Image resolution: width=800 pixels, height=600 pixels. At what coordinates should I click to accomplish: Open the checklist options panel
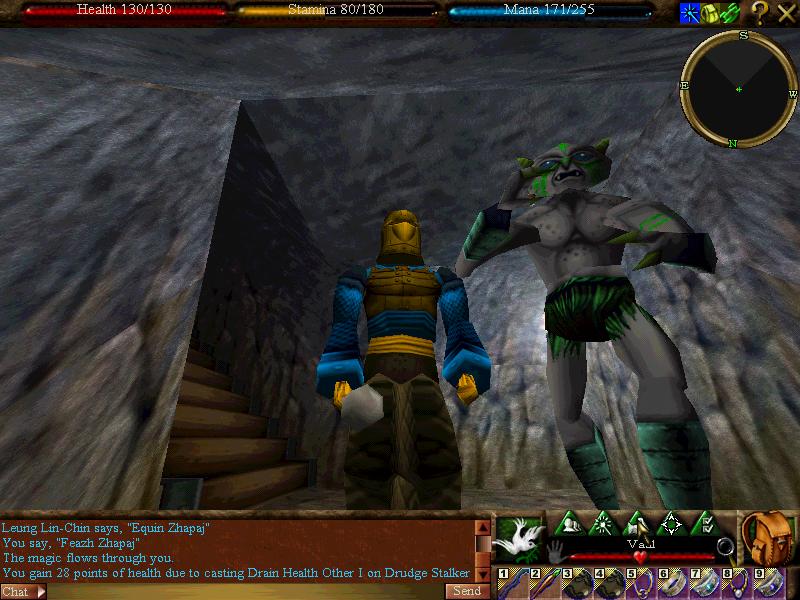click(x=704, y=524)
